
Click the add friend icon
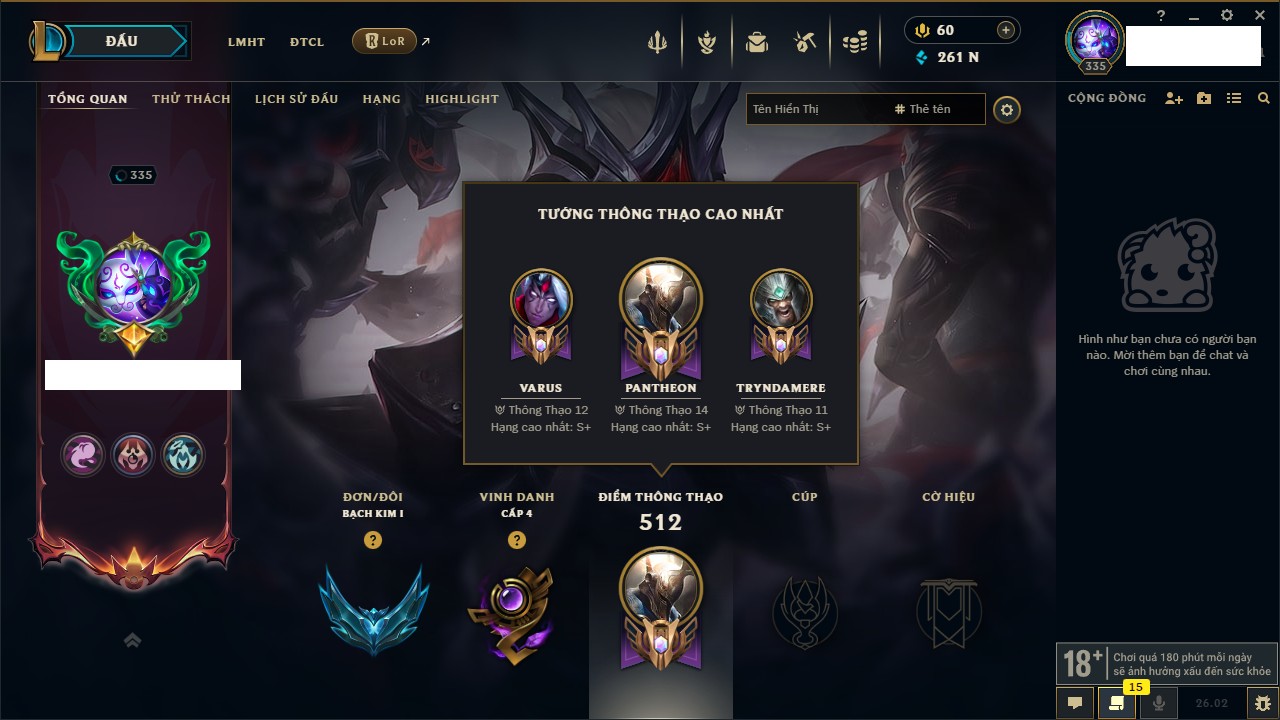pyautogui.click(x=1174, y=99)
